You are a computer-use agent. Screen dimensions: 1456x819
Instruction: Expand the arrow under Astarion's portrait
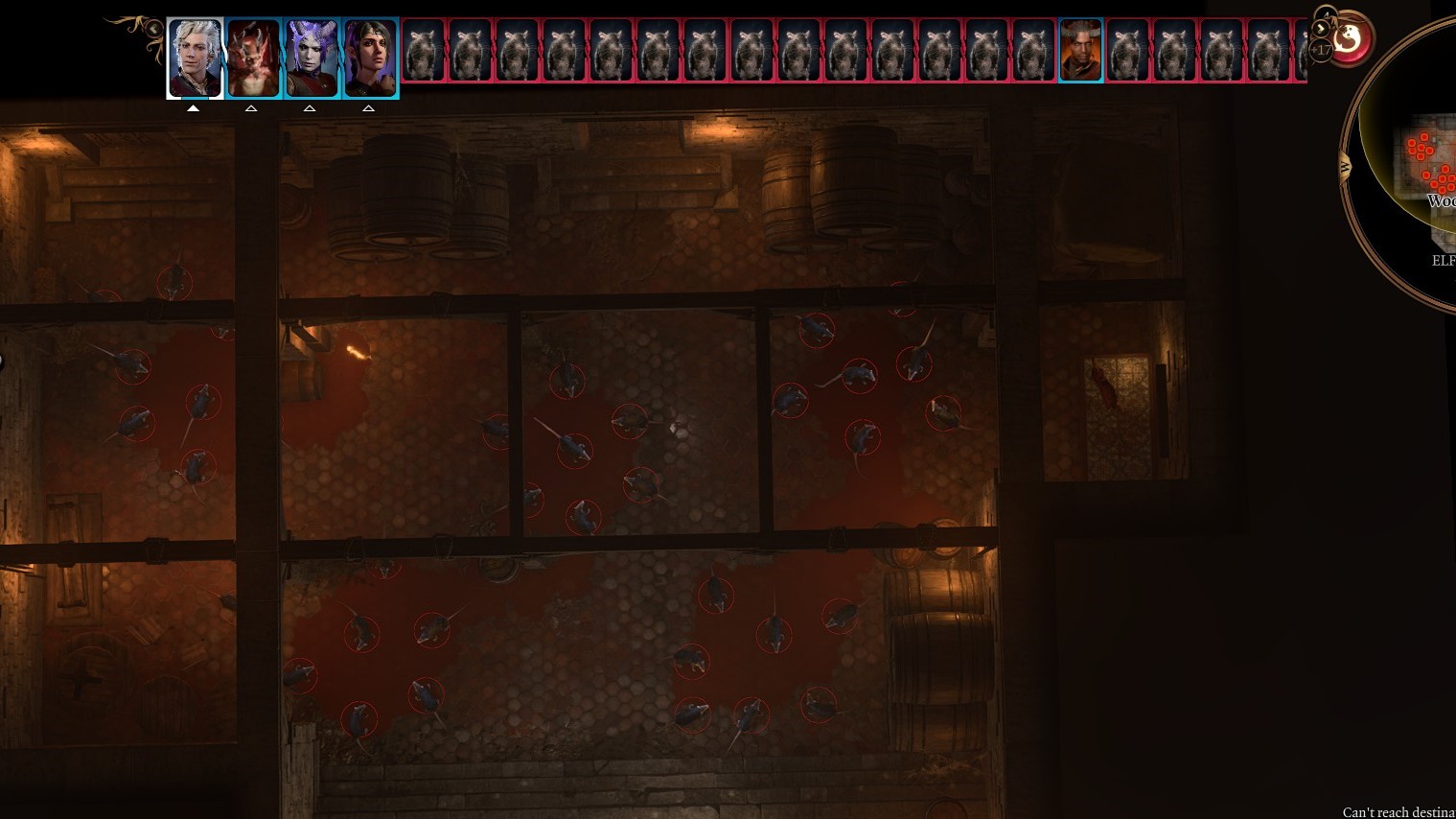(x=195, y=108)
